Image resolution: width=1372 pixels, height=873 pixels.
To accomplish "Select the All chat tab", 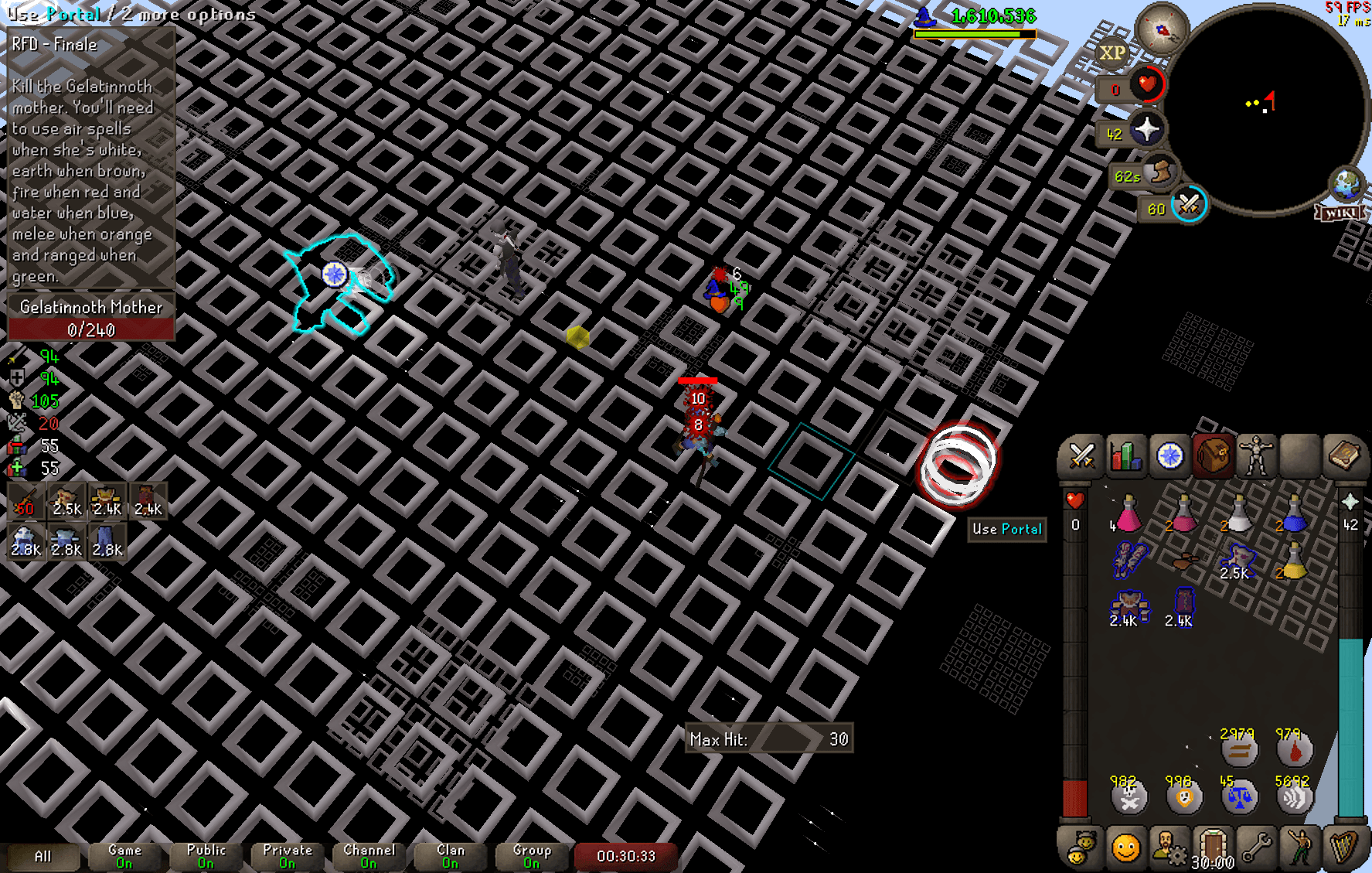I will click(x=43, y=856).
